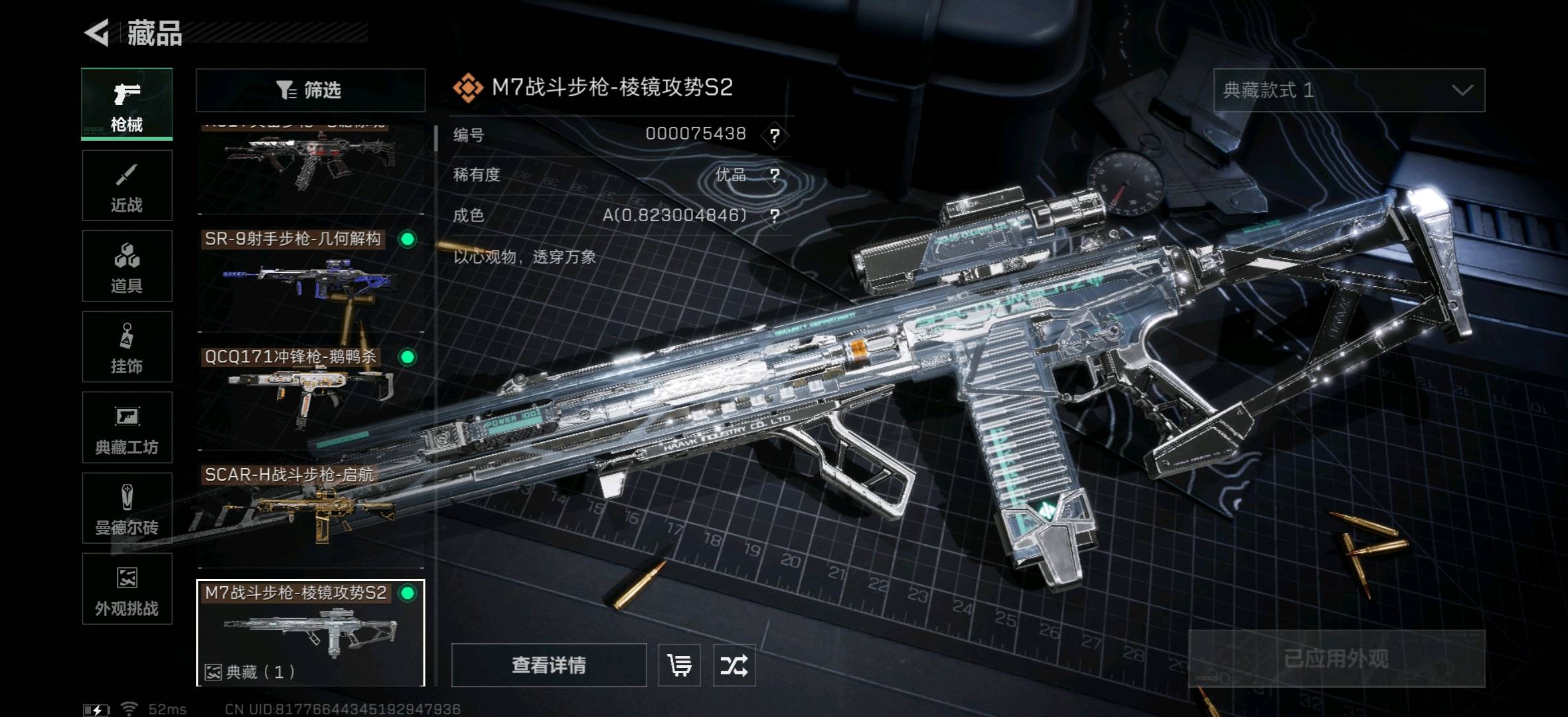1568x717 pixels.
Task: Activate the shuffle arrows icon button
Action: [734, 665]
